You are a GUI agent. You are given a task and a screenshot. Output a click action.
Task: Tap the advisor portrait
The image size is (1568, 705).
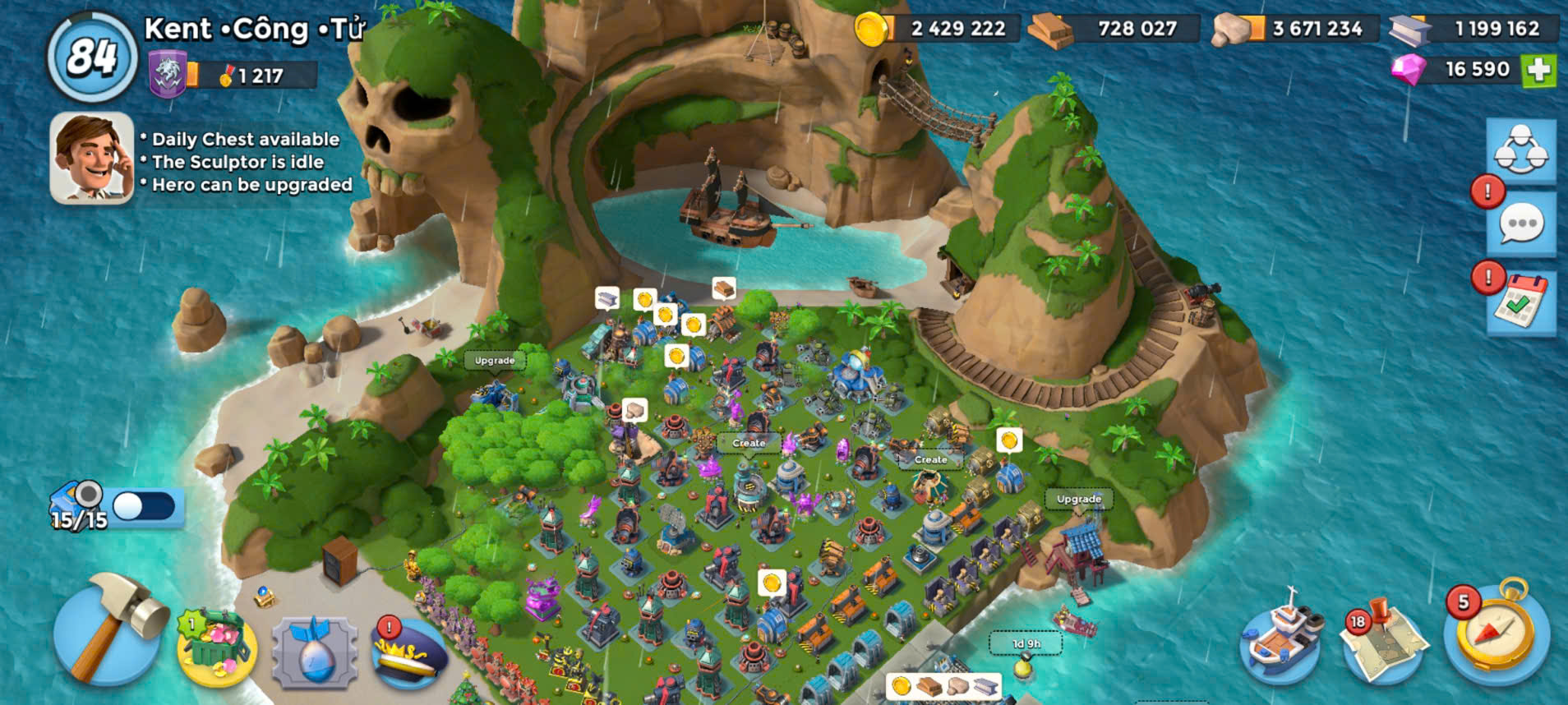click(91, 157)
